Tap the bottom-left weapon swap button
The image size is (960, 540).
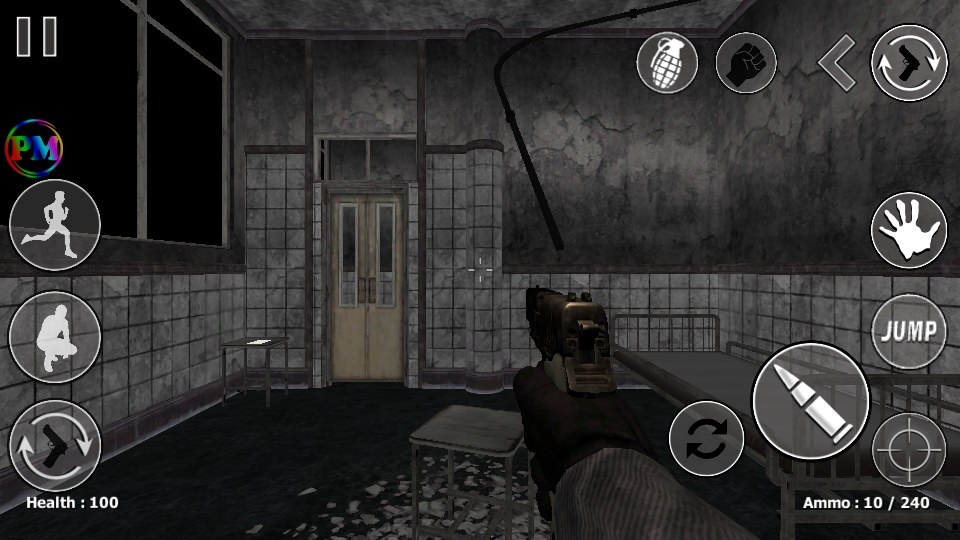[x=55, y=445]
